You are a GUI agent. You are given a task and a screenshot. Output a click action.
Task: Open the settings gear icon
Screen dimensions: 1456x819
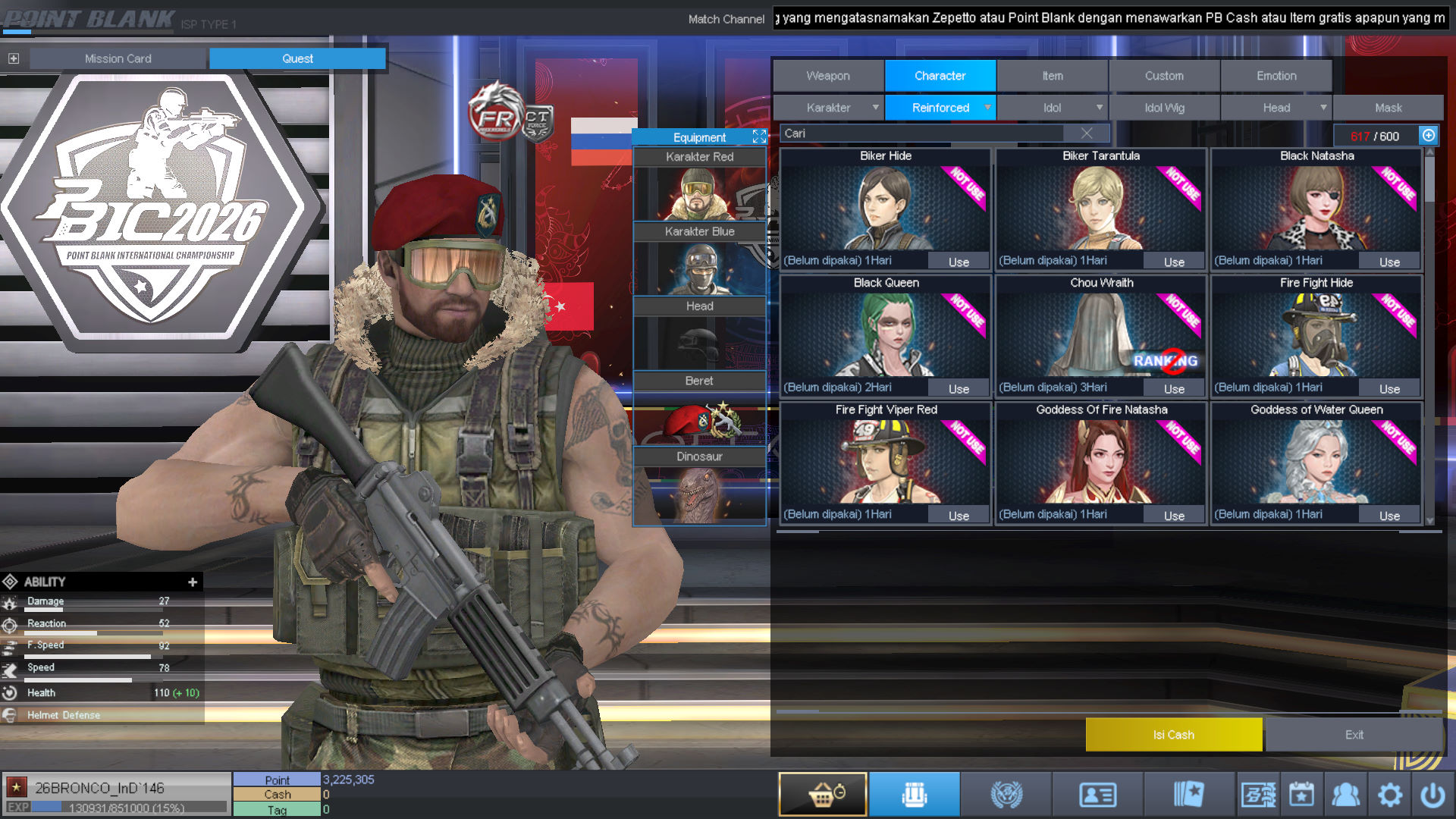coord(1389,795)
